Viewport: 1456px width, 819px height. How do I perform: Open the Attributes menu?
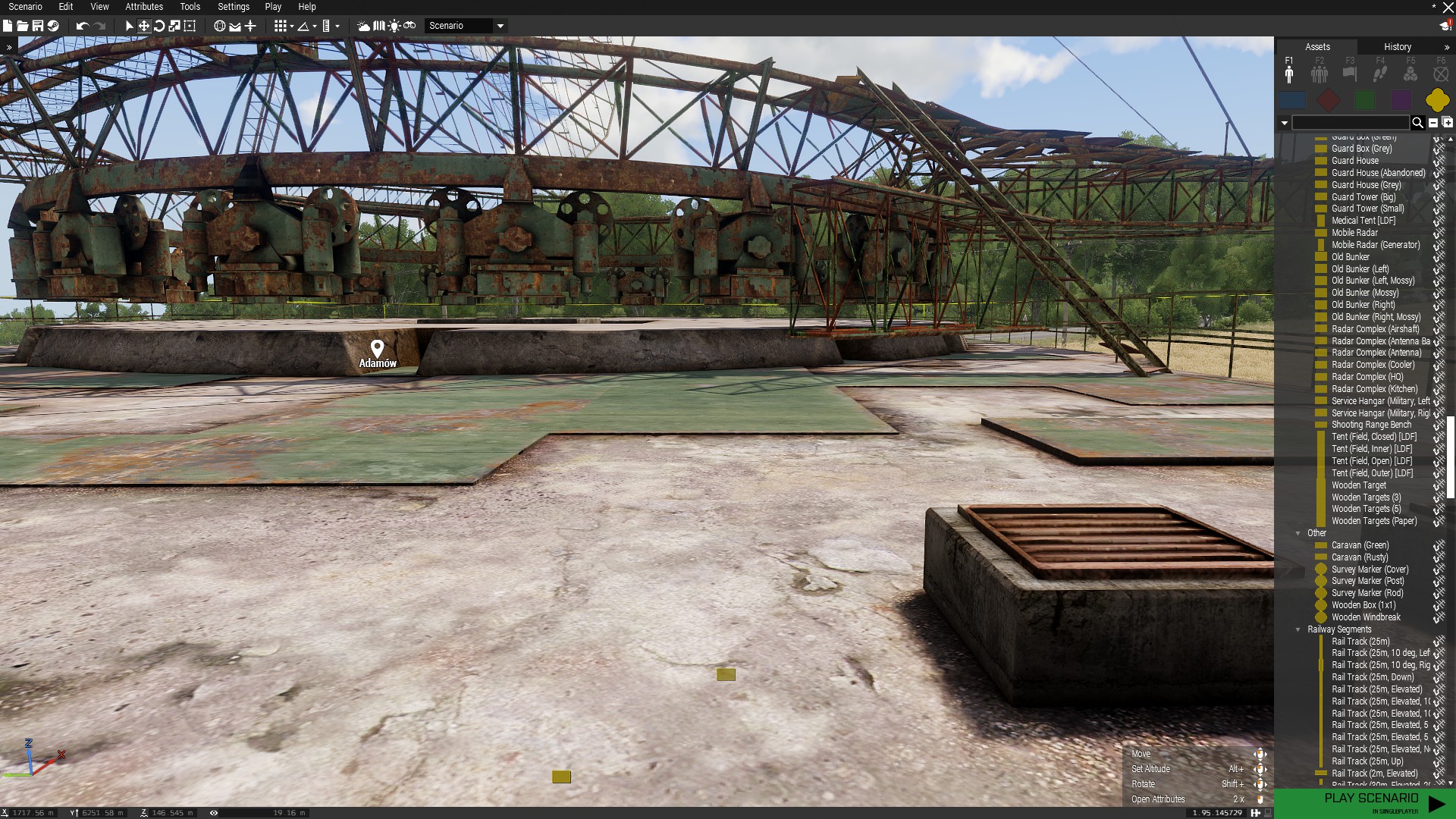[x=144, y=7]
